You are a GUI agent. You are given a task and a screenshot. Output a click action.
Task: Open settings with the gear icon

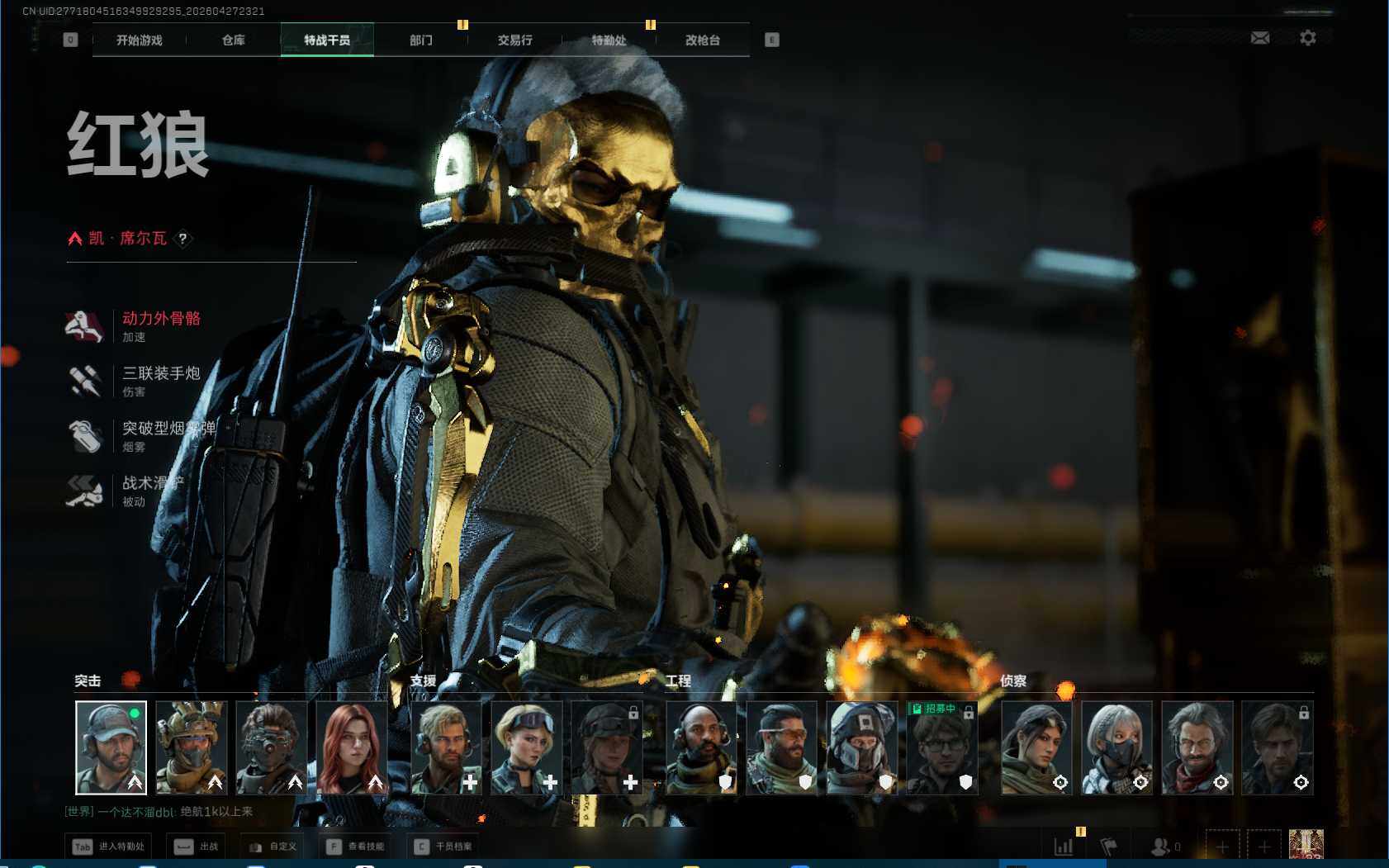1307,38
